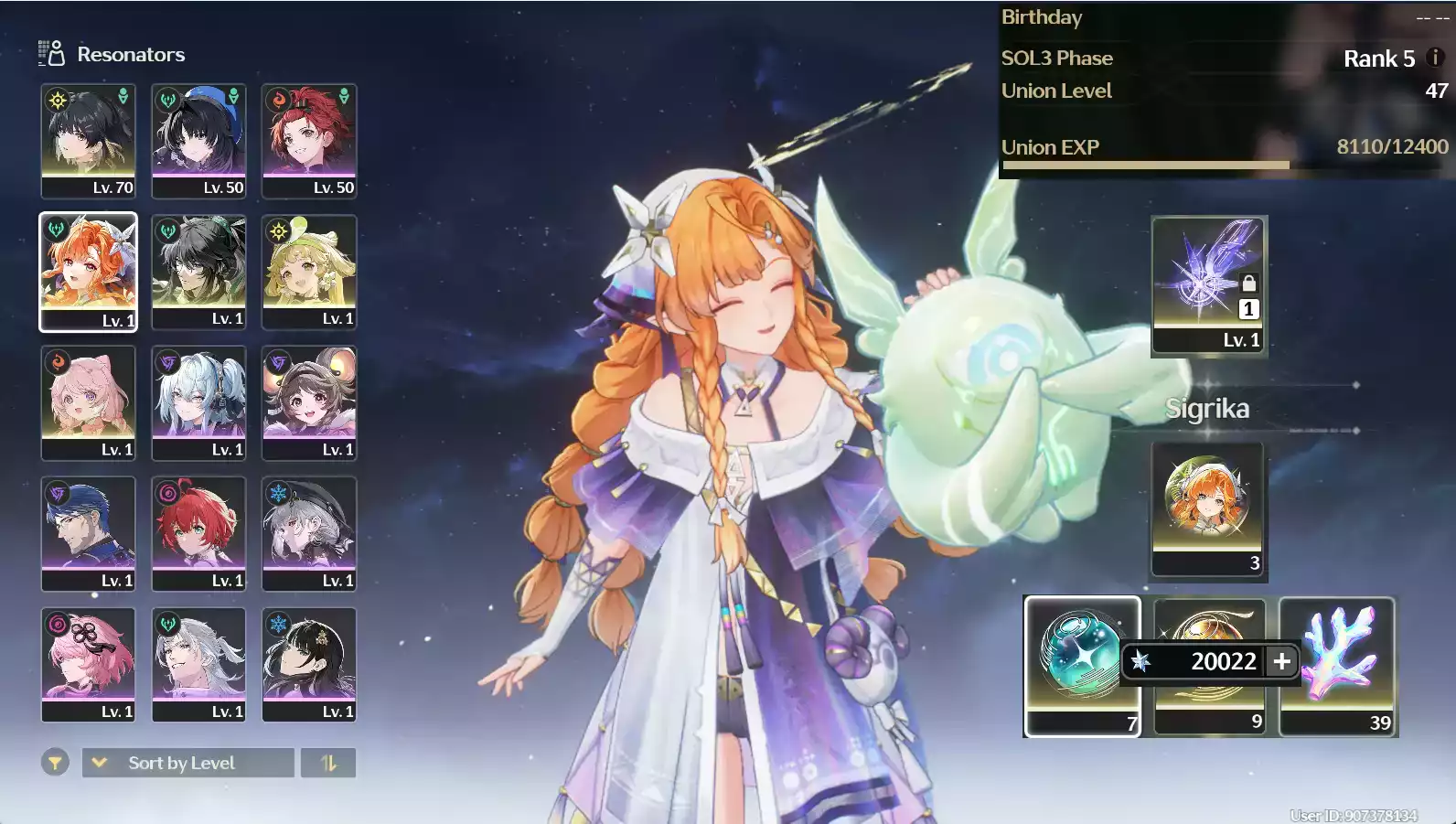Open the character filter funnel icon
Image resolution: width=1456 pixels, height=824 pixels.
(55, 762)
